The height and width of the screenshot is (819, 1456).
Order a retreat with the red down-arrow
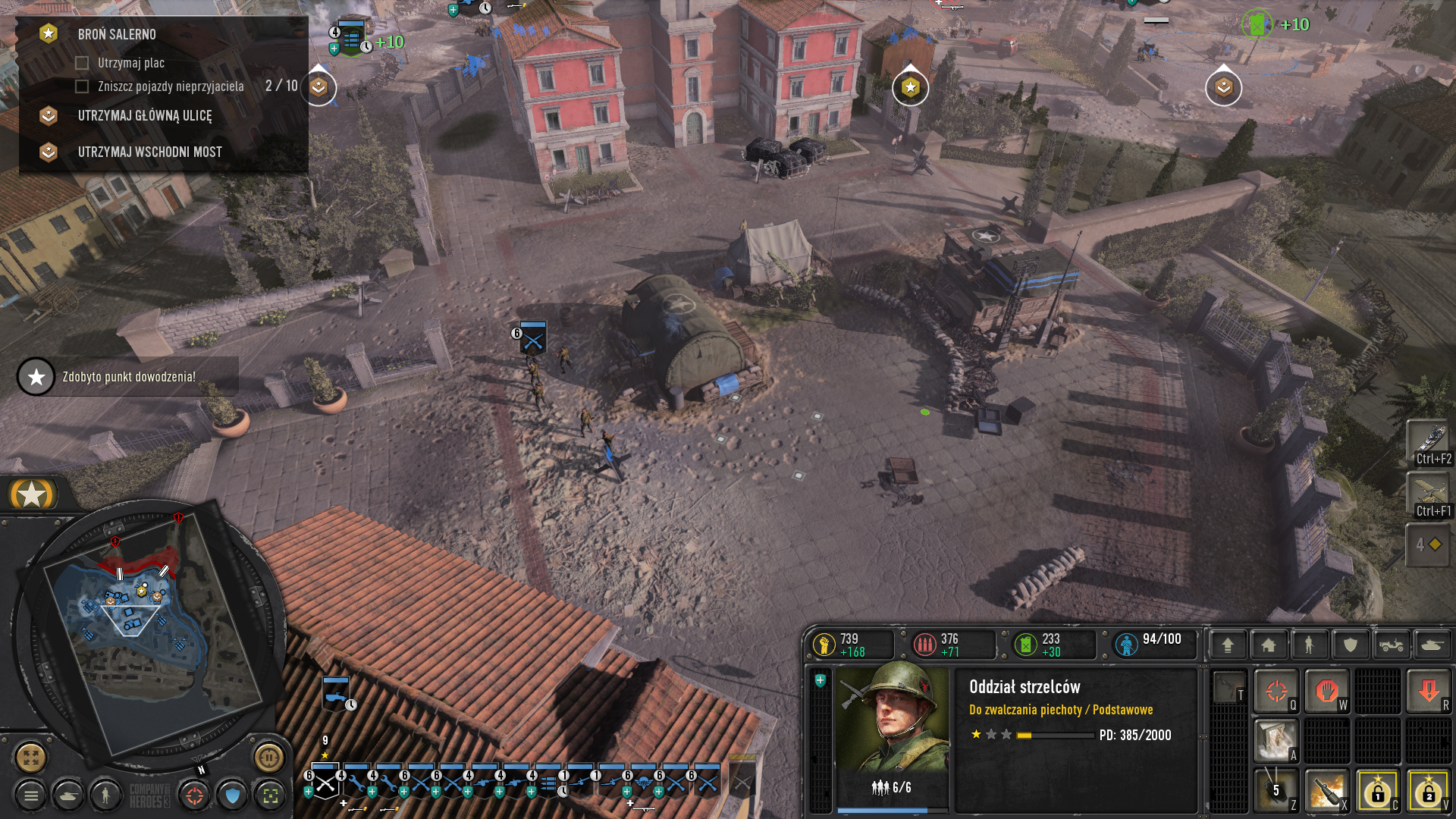[x=1428, y=691]
